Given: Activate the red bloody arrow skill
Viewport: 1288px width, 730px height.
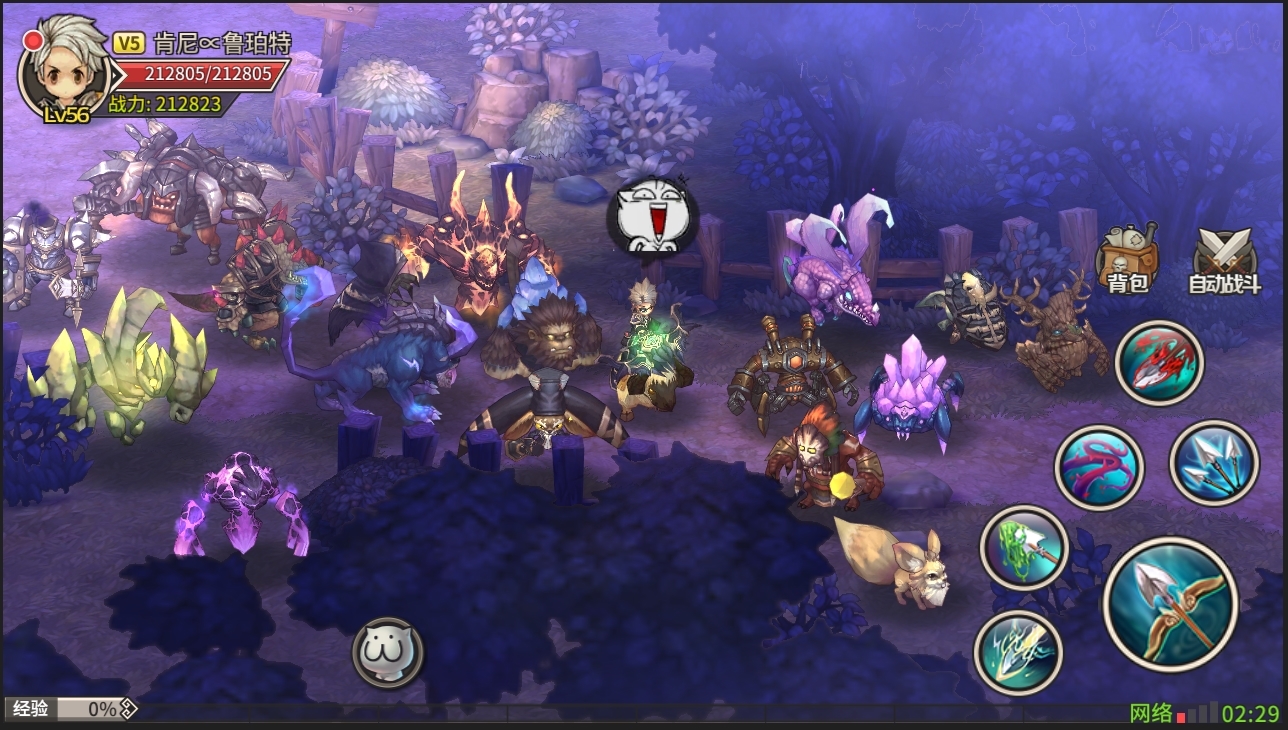Looking at the screenshot, I should click(x=1159, y=363).
